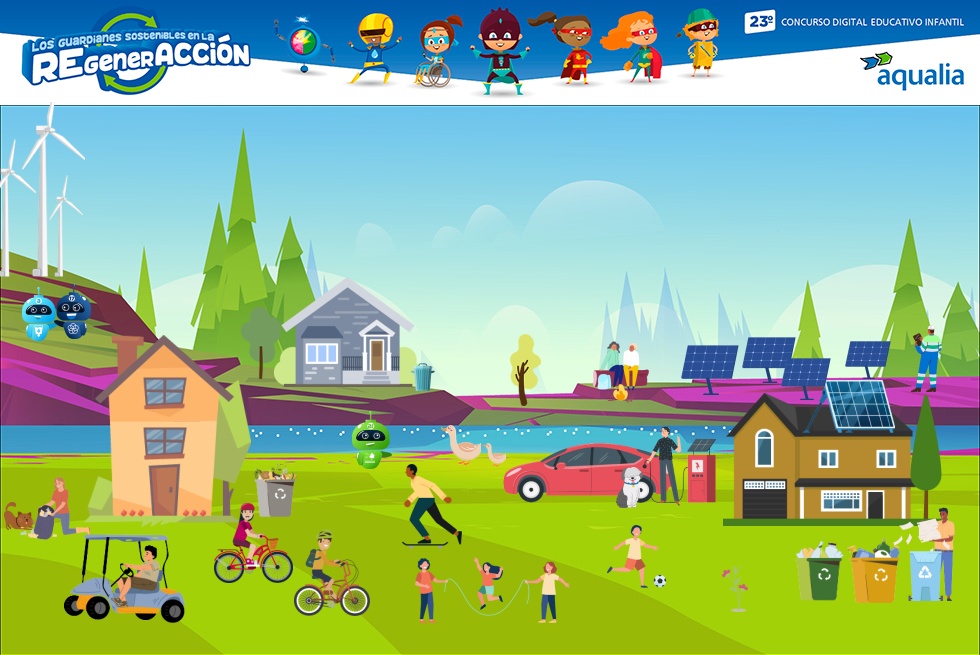Select the dark navy robot marker
This screenshot has height=655, width=980.
(x=73, y=313)
